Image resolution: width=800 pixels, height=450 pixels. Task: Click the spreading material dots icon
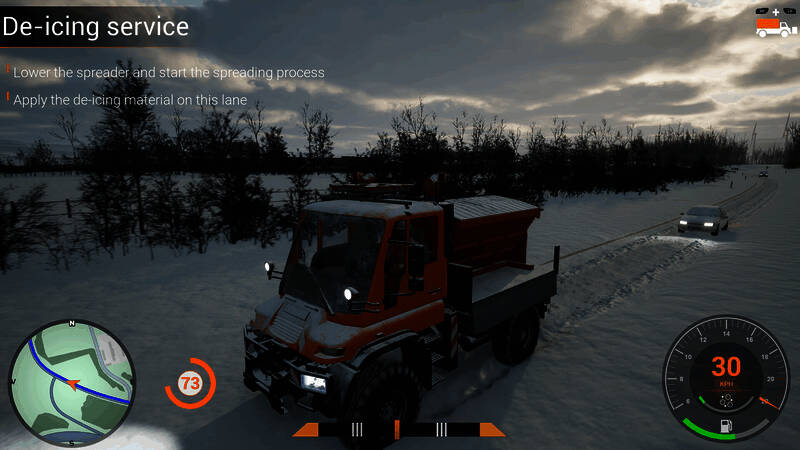[x=727, y=400]
